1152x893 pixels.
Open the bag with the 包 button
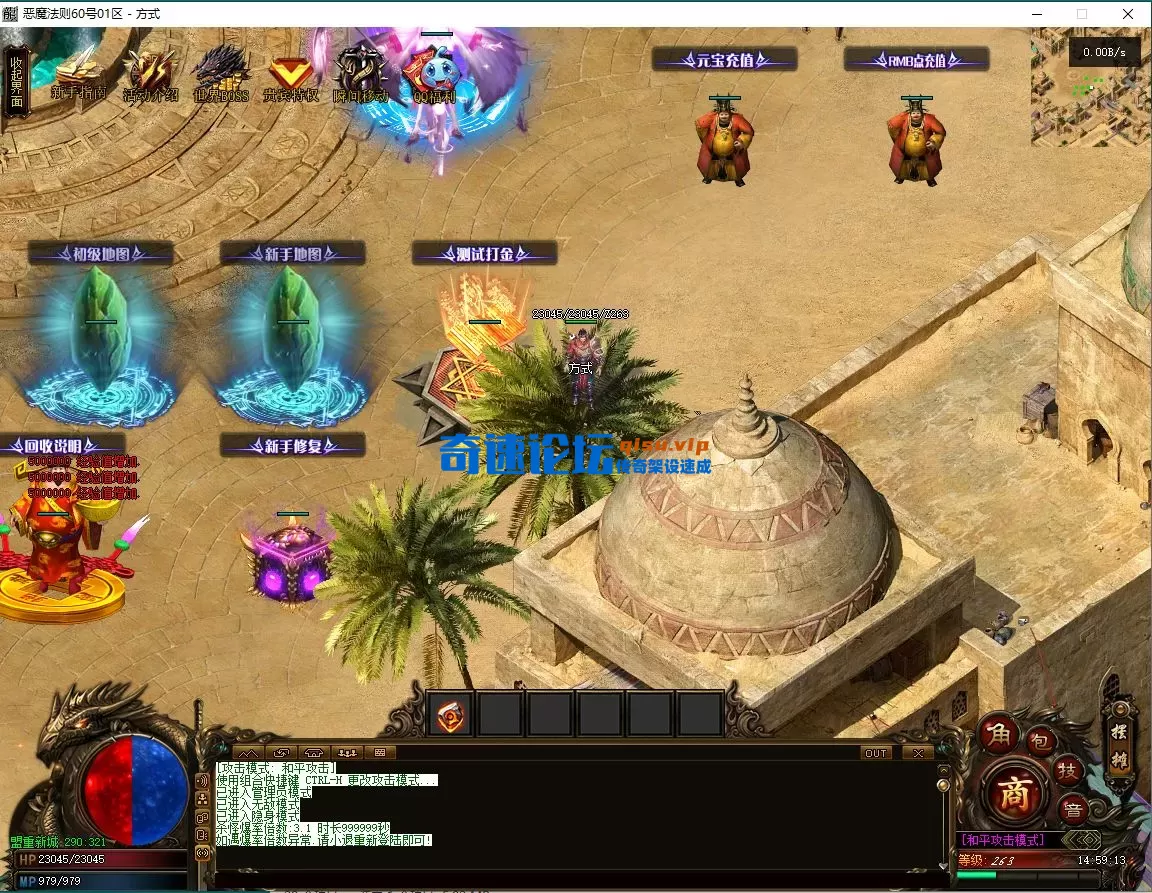tap(1040, 741)
